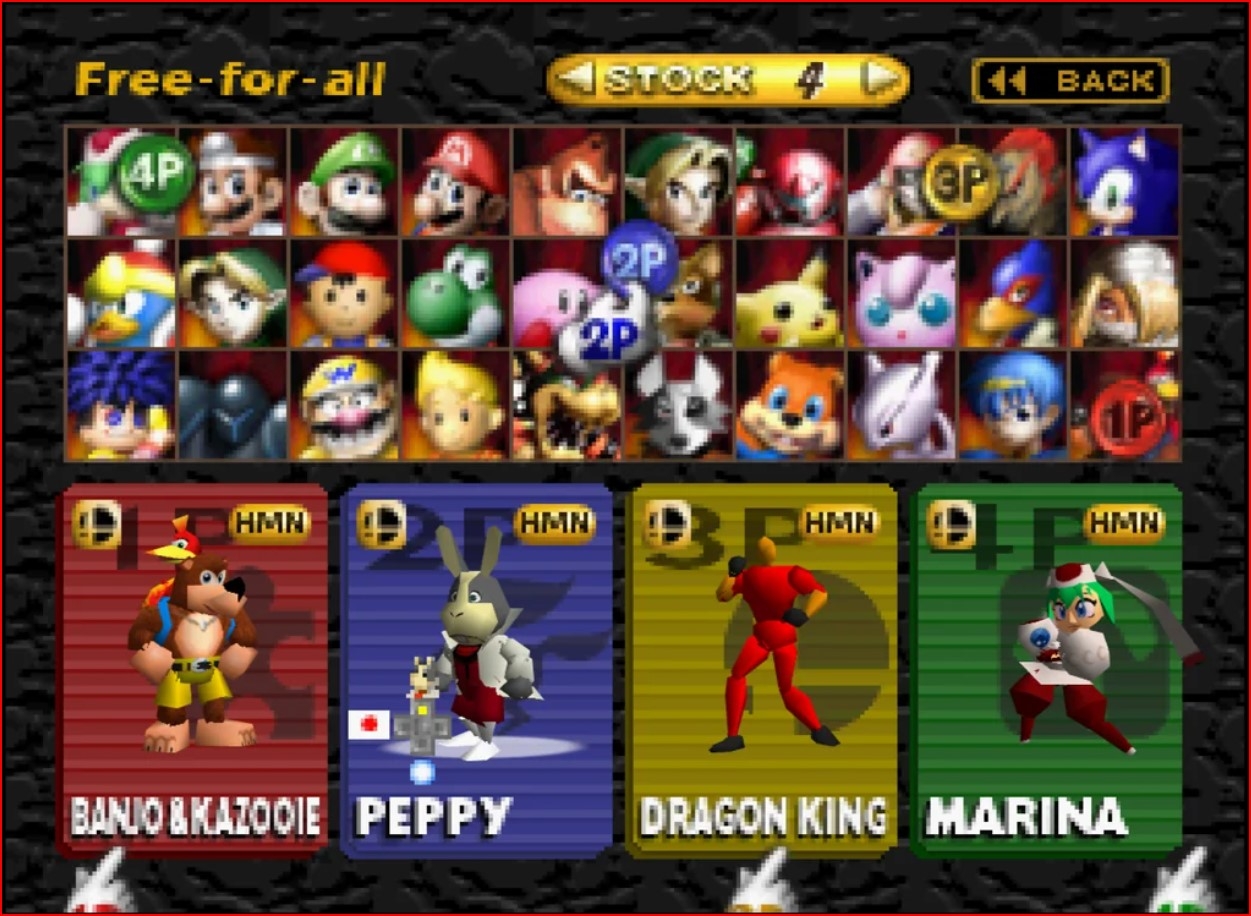Select Luigi's portrait
The width and height of the screenshot is (1251, 916).
pyautogui.click(x=346, y=182)
